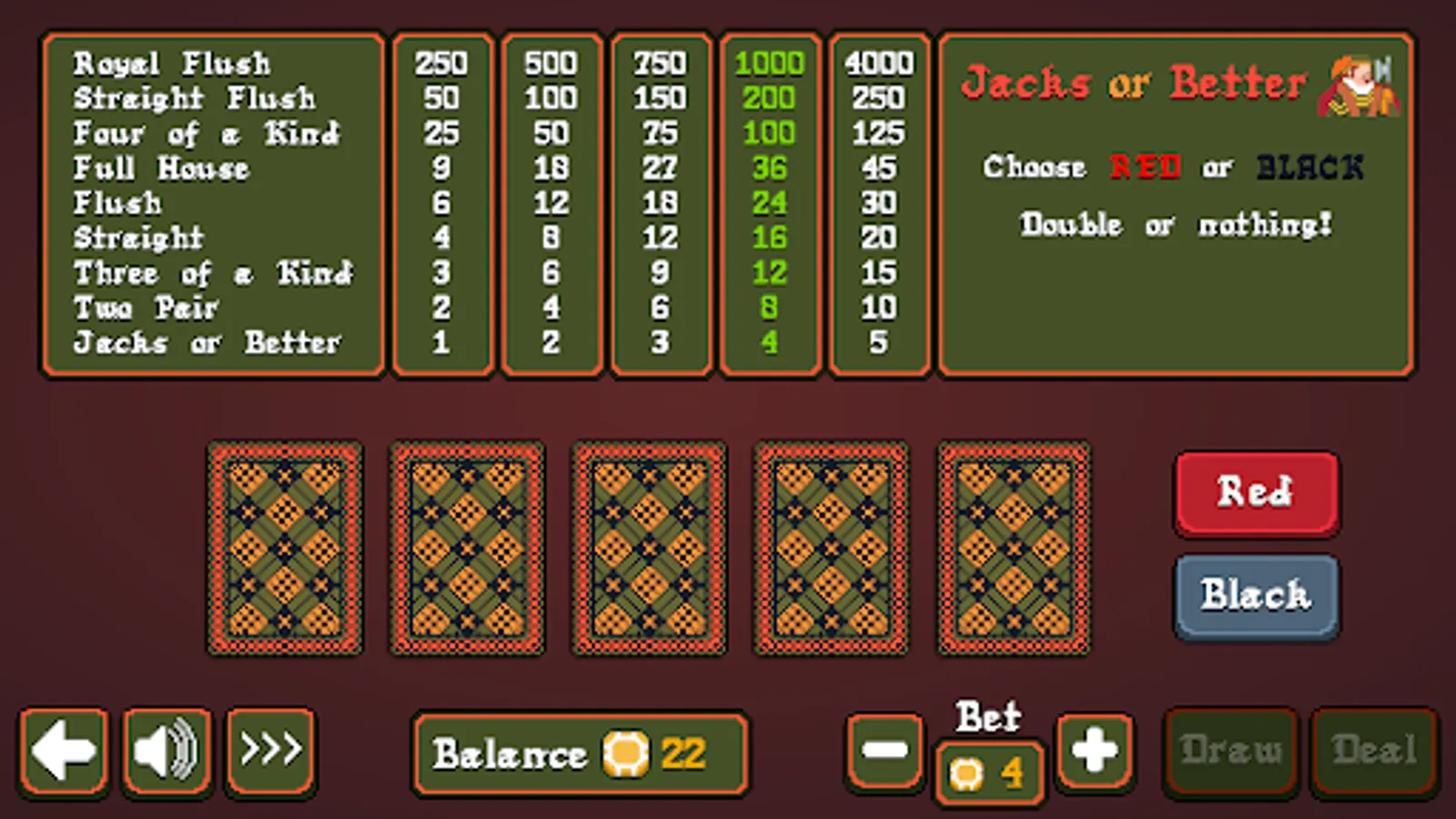Screen dimensions: 1456x819
Task: Click the king character icon beside the title
Action: [1358, 87]
